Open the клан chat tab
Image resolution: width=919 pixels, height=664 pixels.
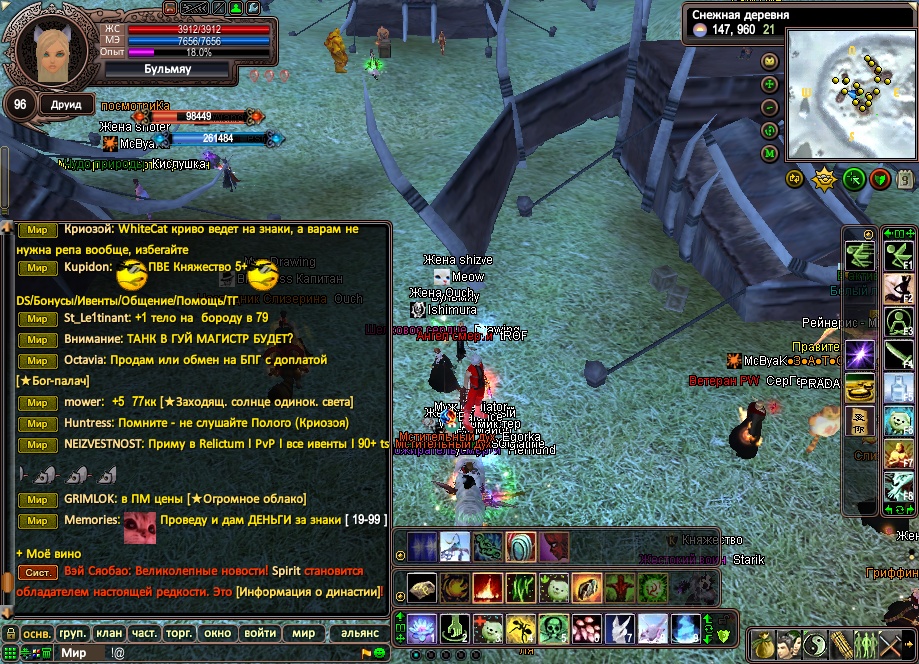coord(108,634)
